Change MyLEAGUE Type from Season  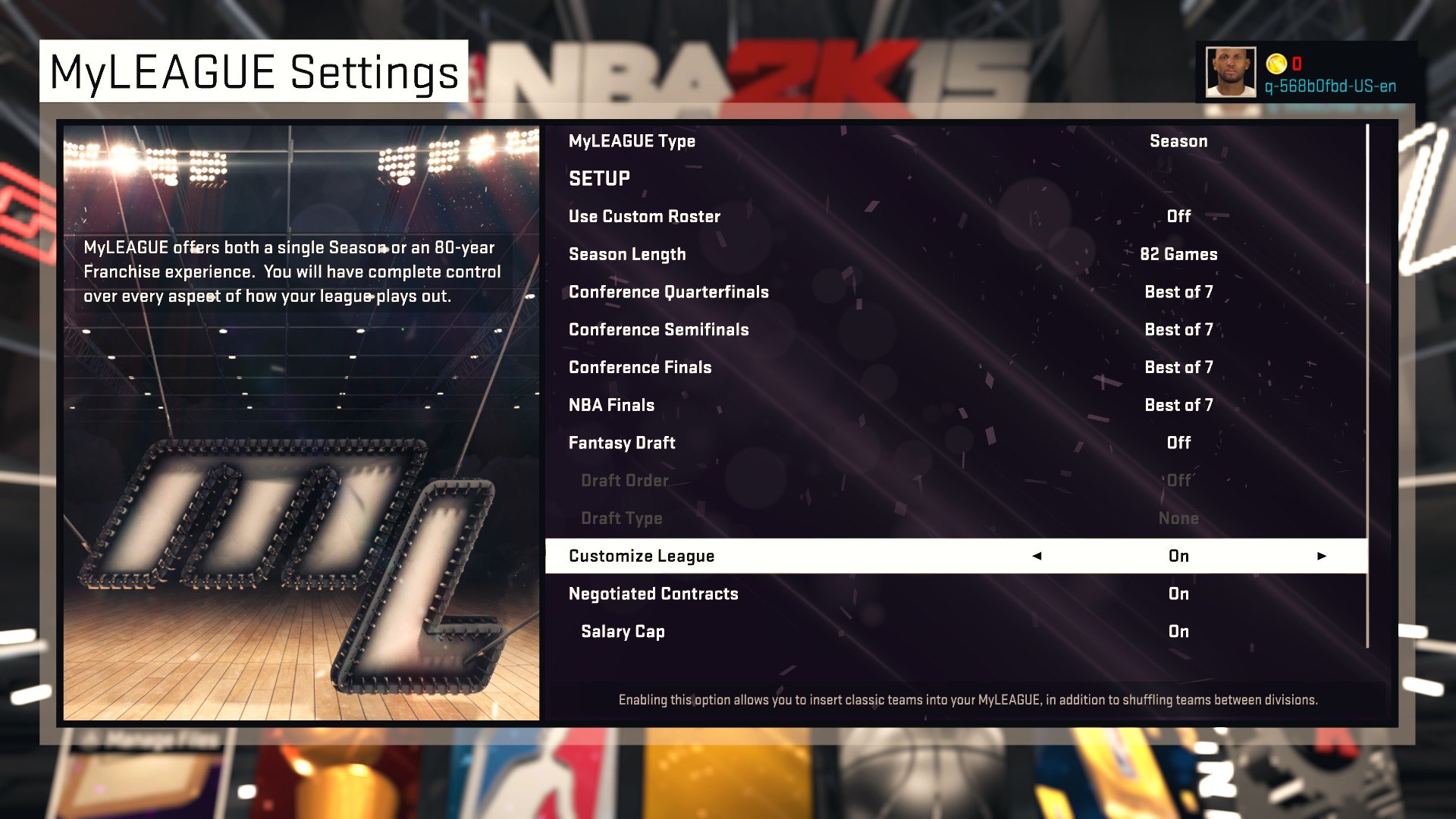click(x=1179, y=140)
